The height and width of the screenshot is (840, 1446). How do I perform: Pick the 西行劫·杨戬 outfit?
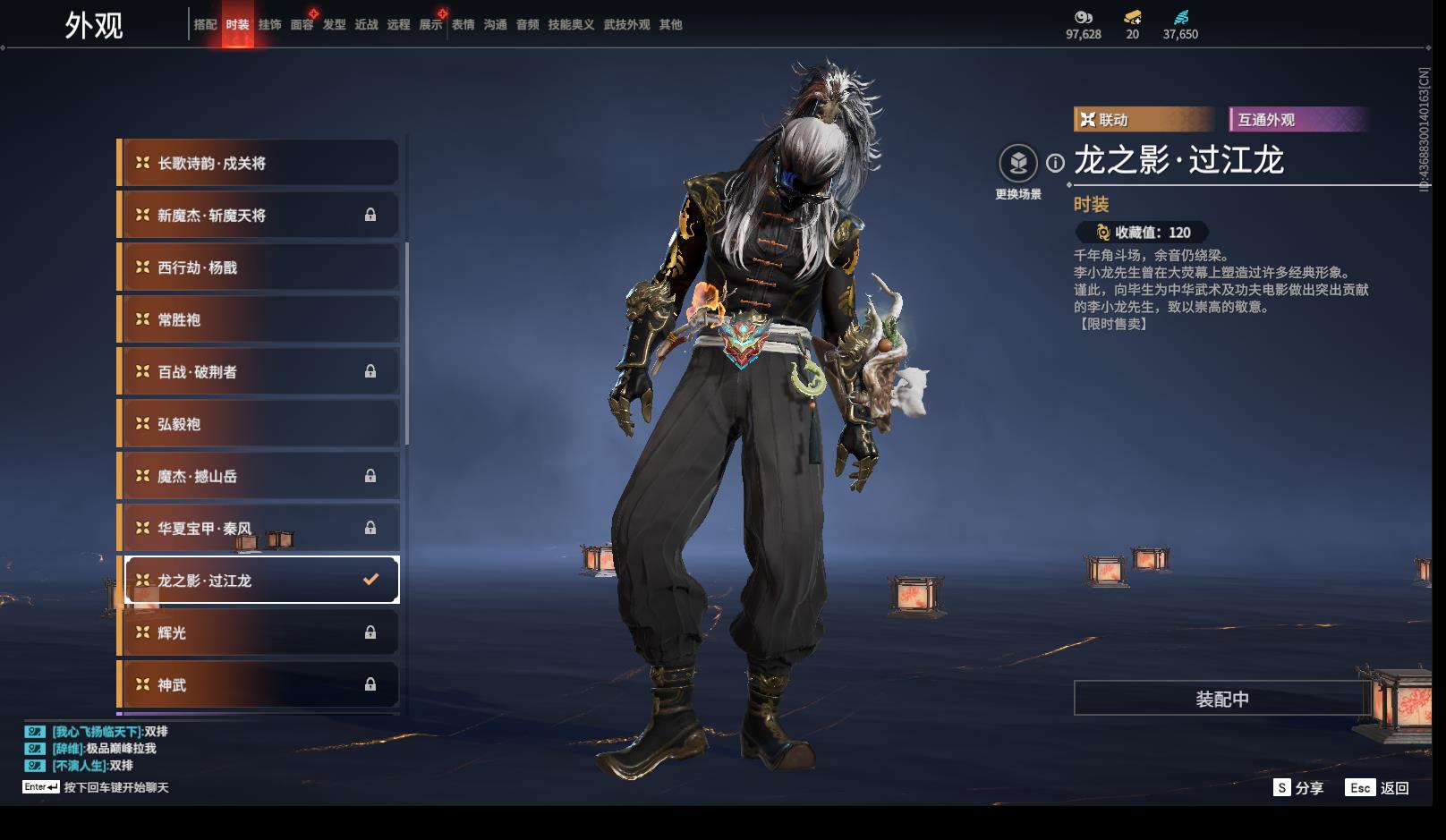pos(259,267)
